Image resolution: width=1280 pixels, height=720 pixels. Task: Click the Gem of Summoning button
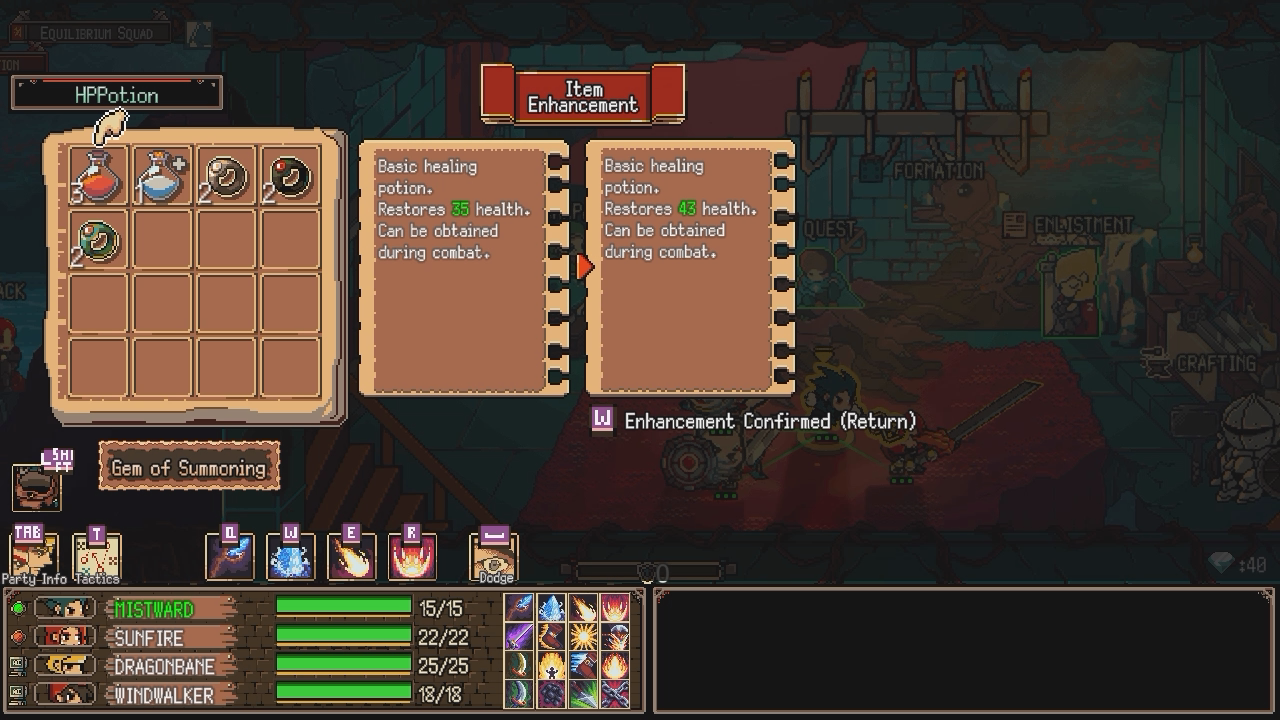coord(189,466)
